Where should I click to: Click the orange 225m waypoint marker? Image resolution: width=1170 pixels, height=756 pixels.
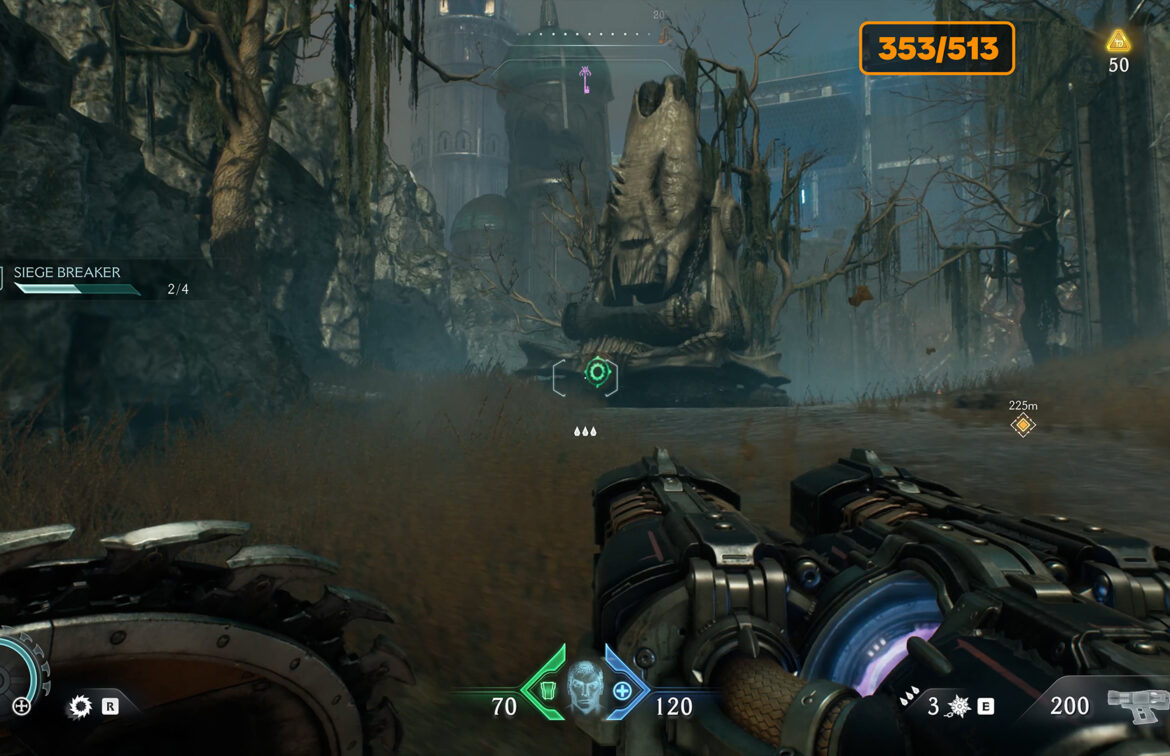click(x=1022, y=426)
